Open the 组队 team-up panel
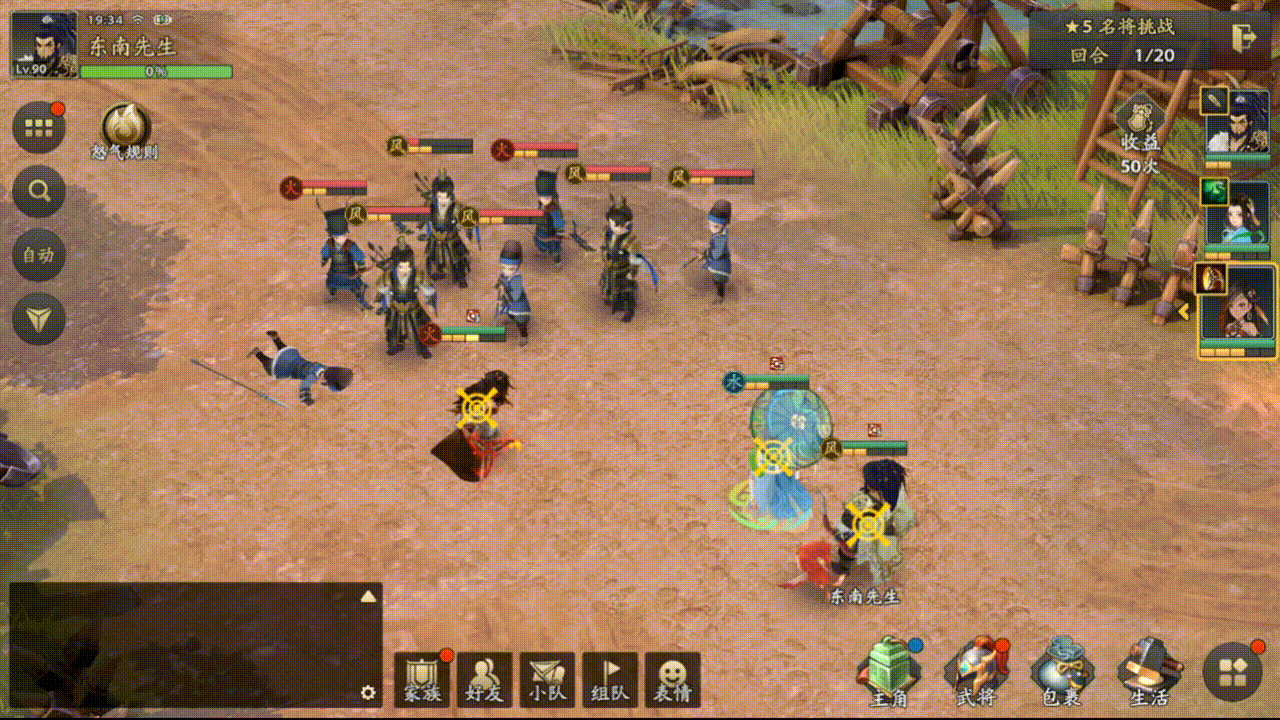1280x720 pixels. pyautogui.click(x=610, y=680)
